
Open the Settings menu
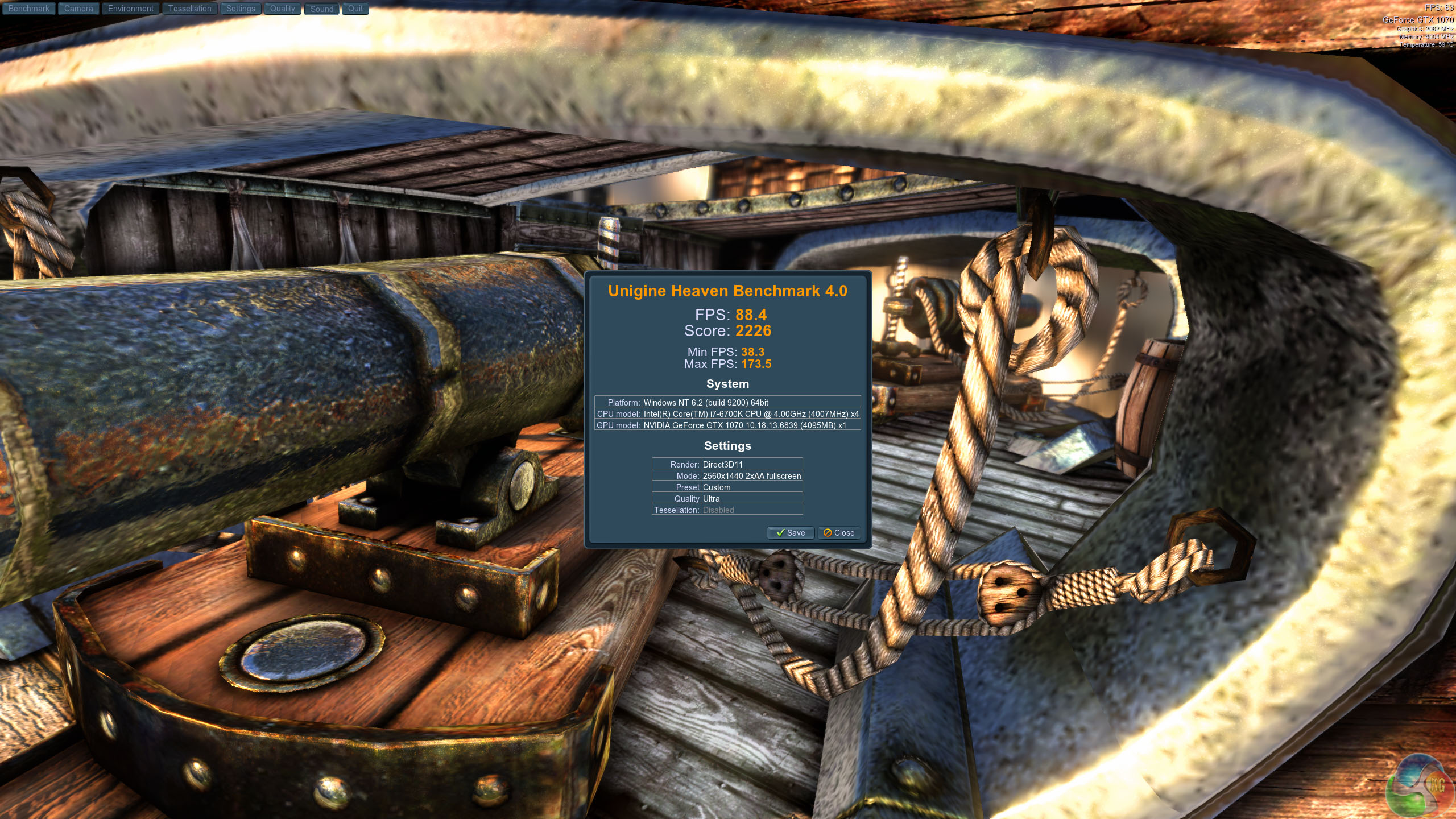tap(241, 9)
